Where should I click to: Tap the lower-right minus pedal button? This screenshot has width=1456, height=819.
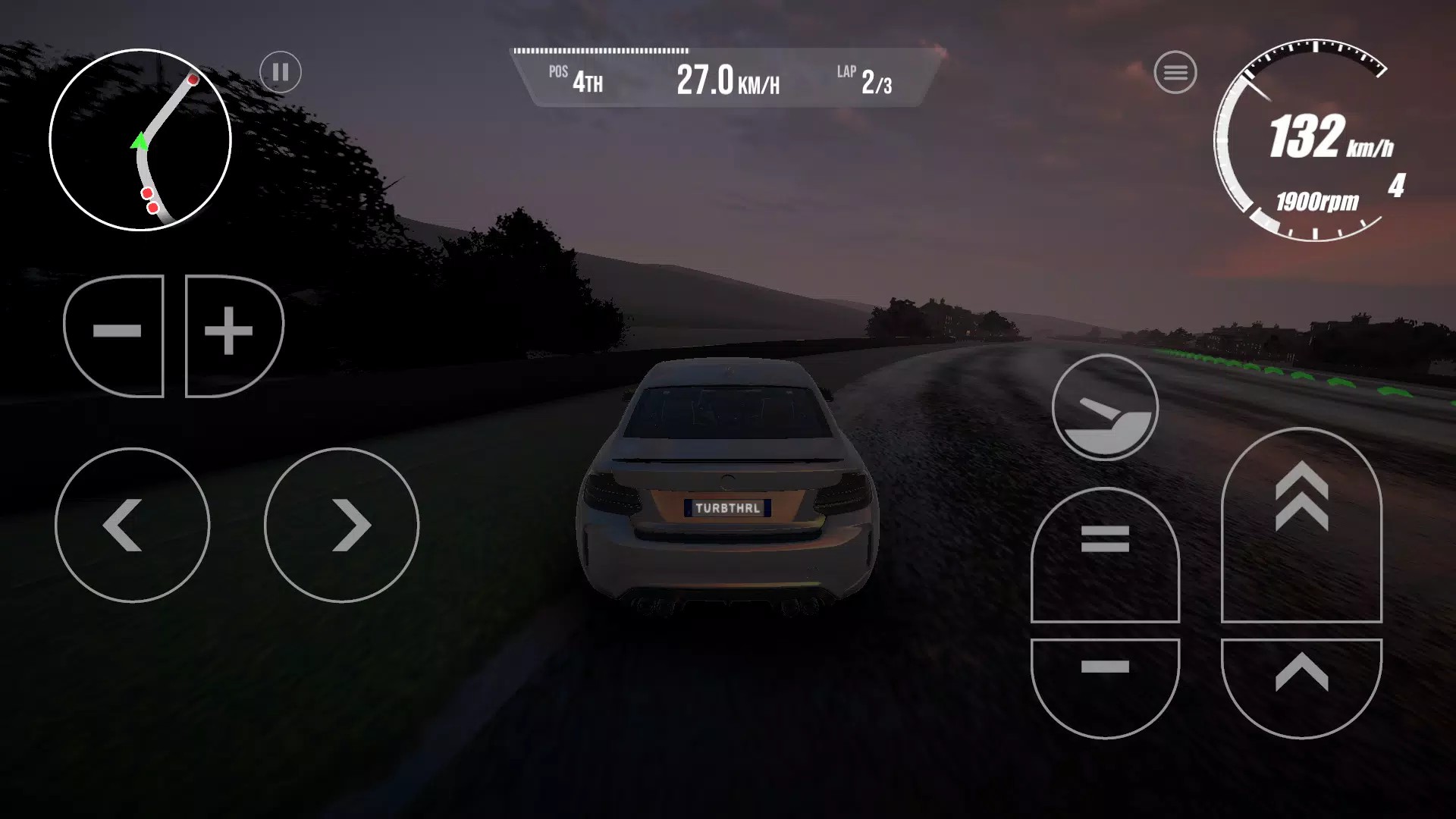point(1105,682)
